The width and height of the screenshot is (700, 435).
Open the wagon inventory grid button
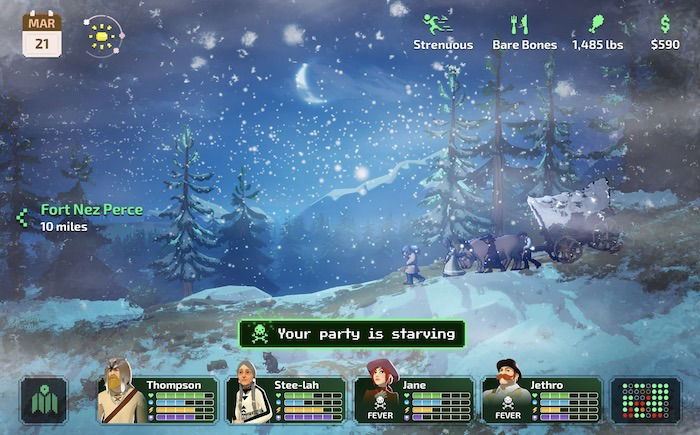coord(645,400)
